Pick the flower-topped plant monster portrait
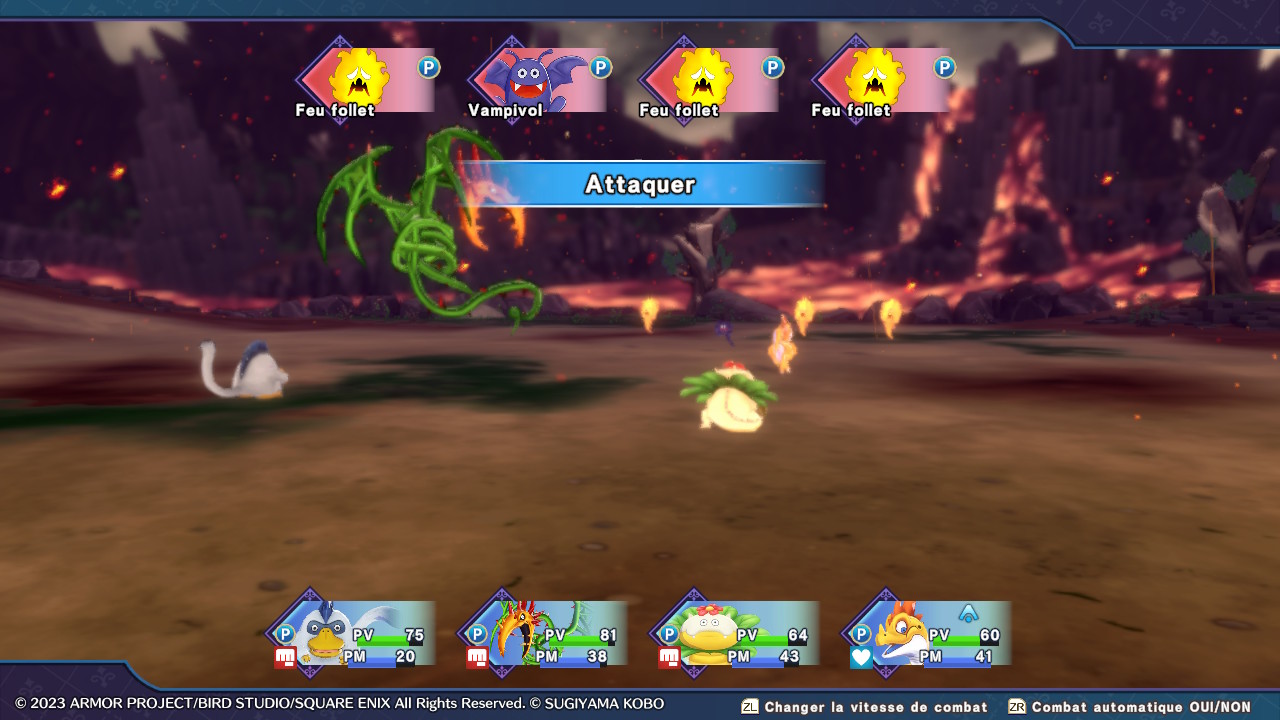 pos(706,634)
